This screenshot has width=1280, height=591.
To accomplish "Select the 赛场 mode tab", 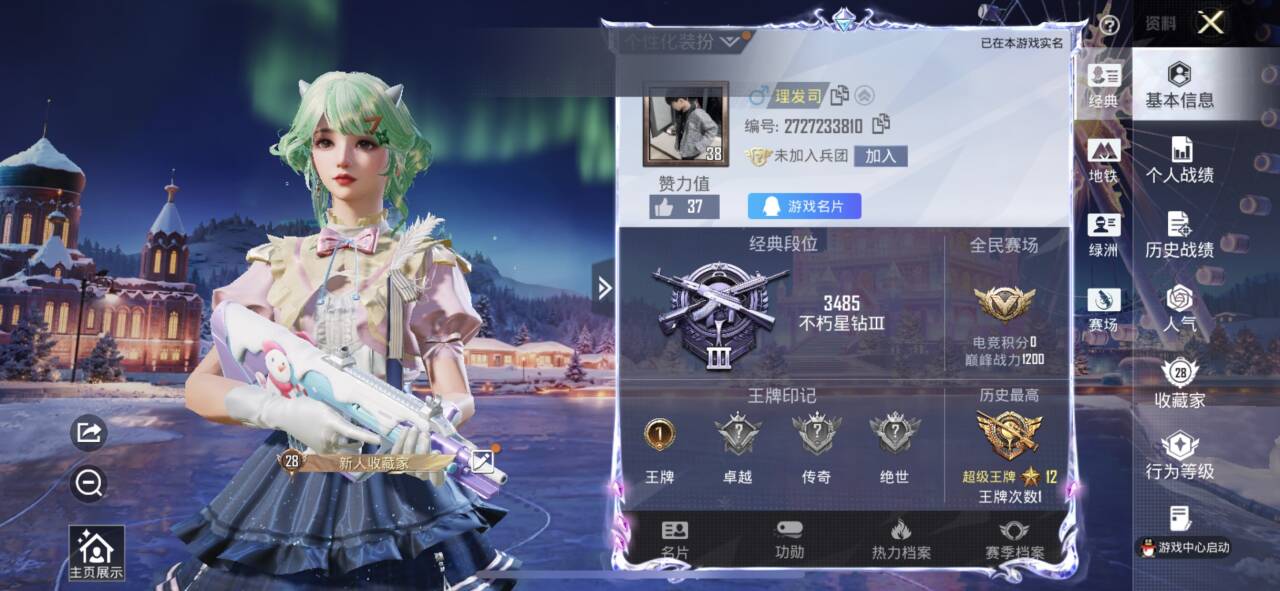I will click(1104, 311).
